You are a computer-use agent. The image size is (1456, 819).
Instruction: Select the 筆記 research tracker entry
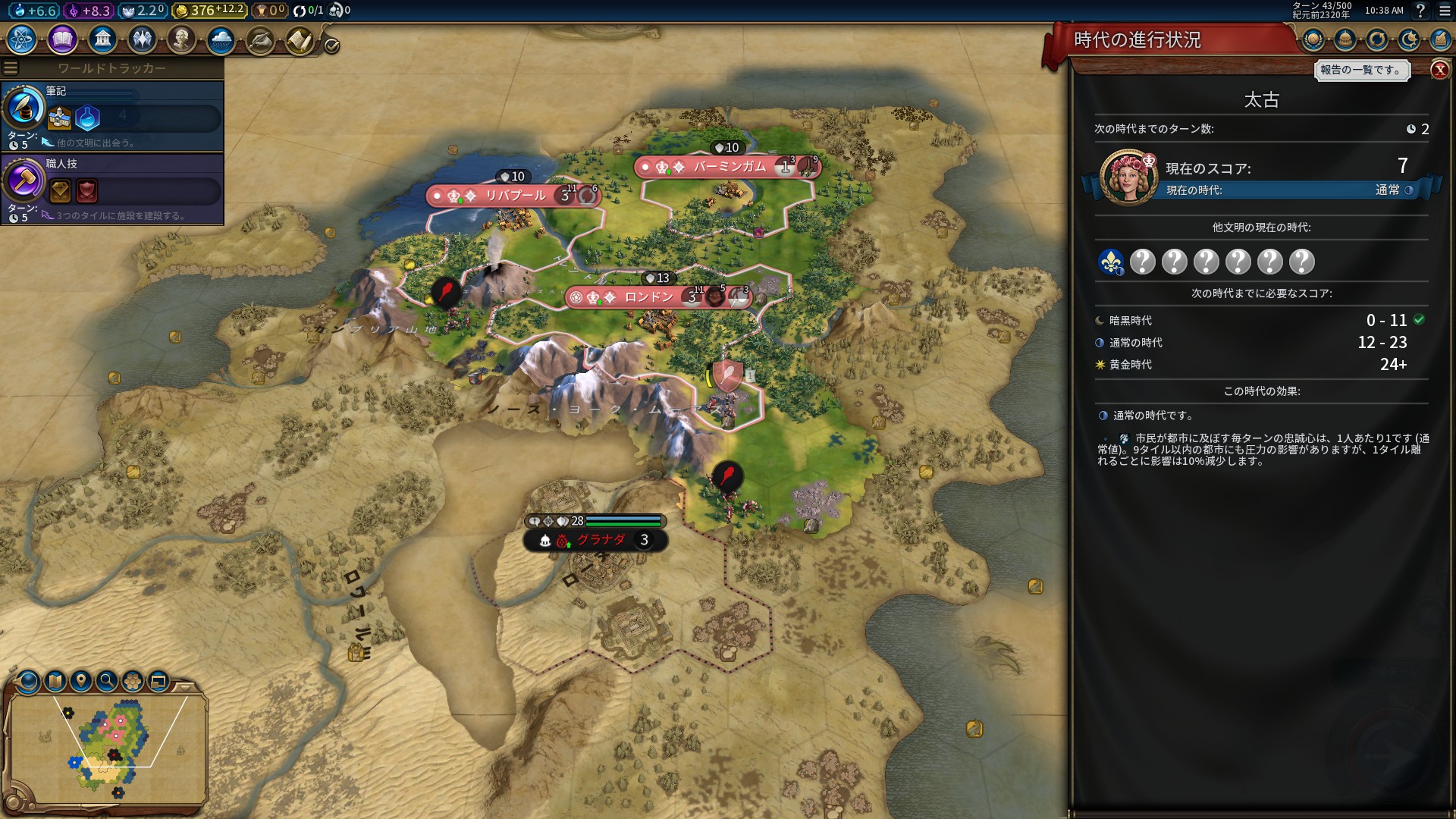click(112, 116)
